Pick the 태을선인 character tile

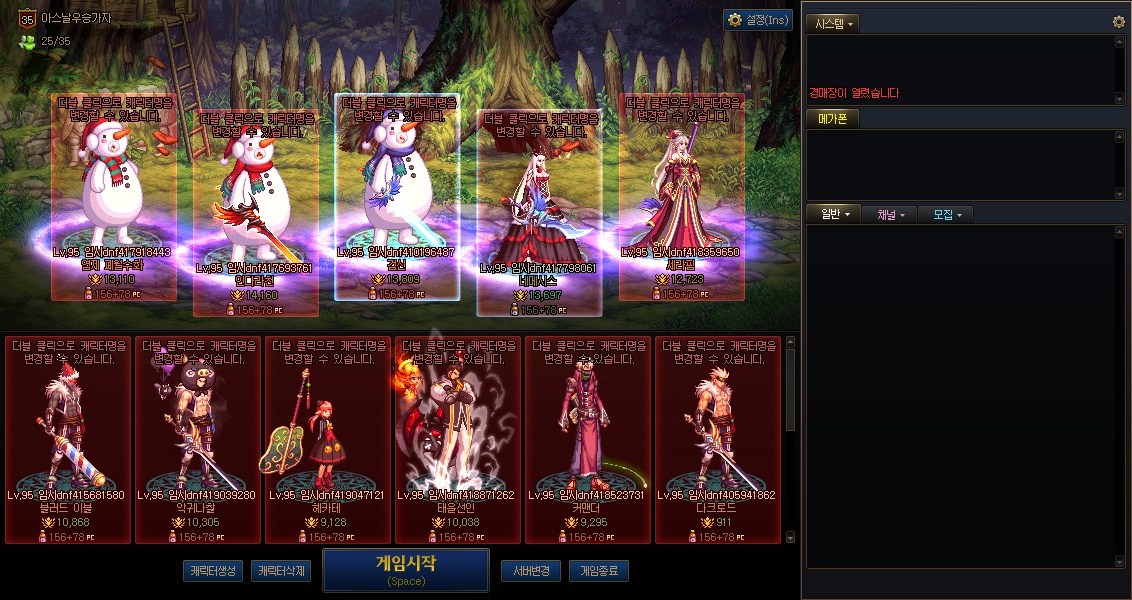pyautogui.click(x=458, y=440)
